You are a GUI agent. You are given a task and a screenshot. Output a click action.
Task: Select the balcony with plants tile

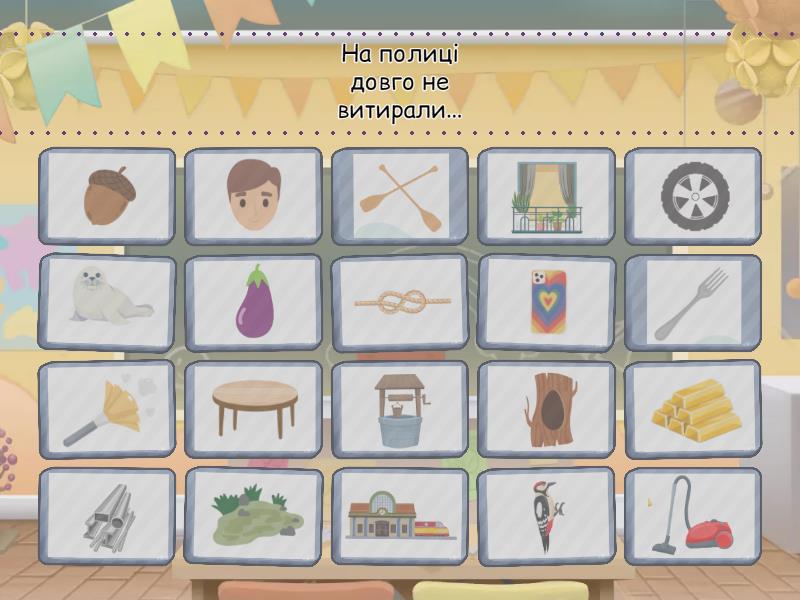546,196
